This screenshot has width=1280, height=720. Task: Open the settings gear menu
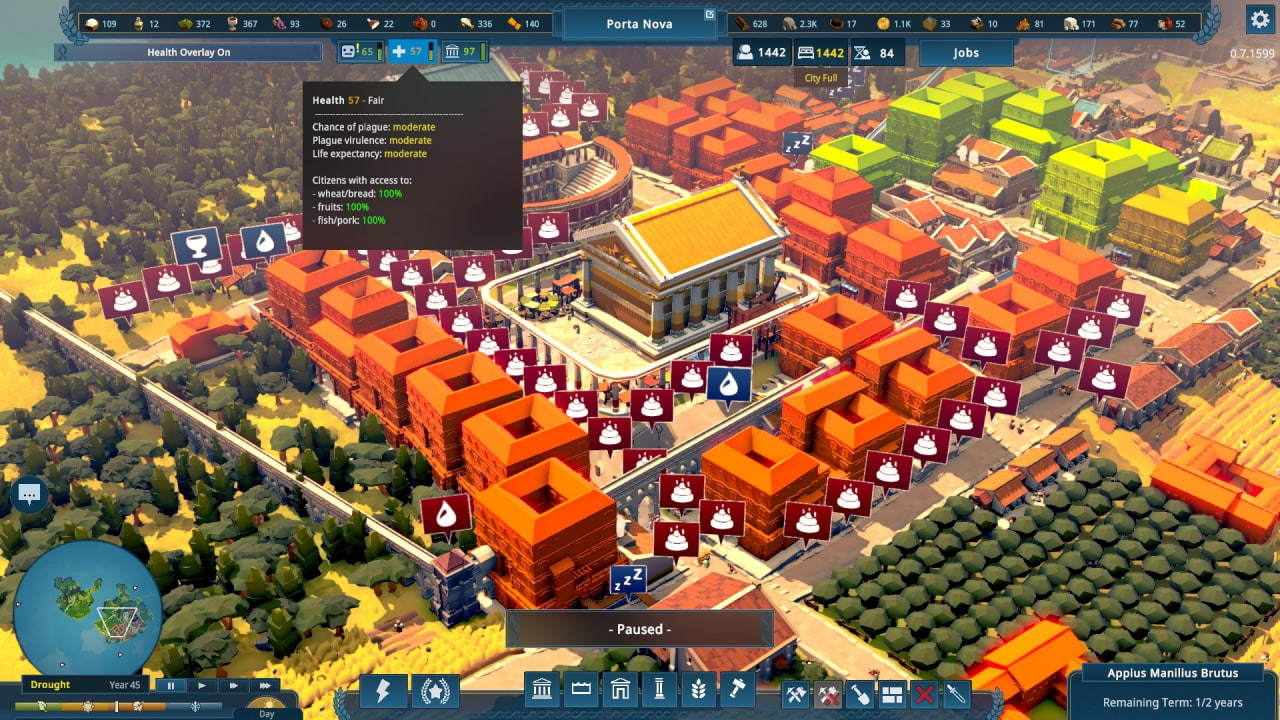pos(1259,19)
